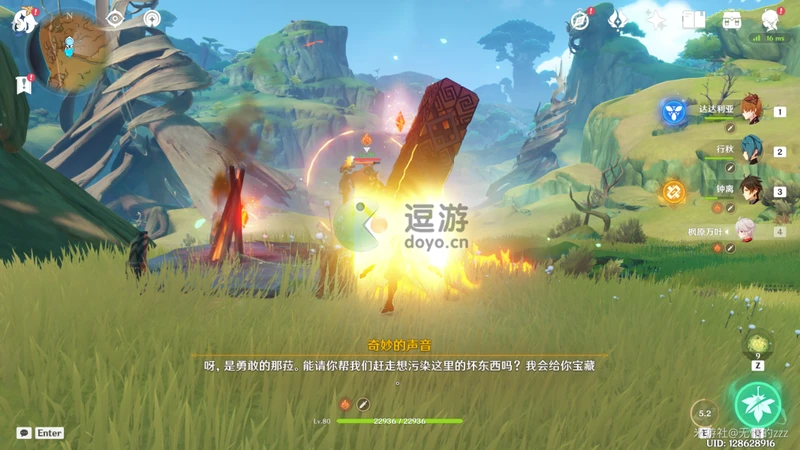This screenshot has width=800, height=450.
Task: Open the character head profile icon
Action: point(771,20)
